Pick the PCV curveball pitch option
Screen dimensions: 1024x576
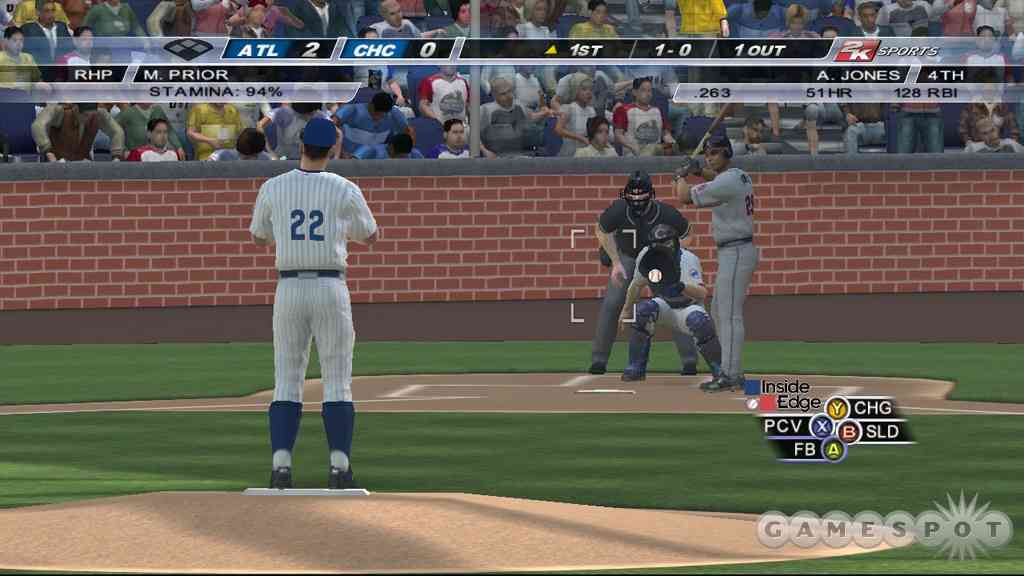pos(821,427)
